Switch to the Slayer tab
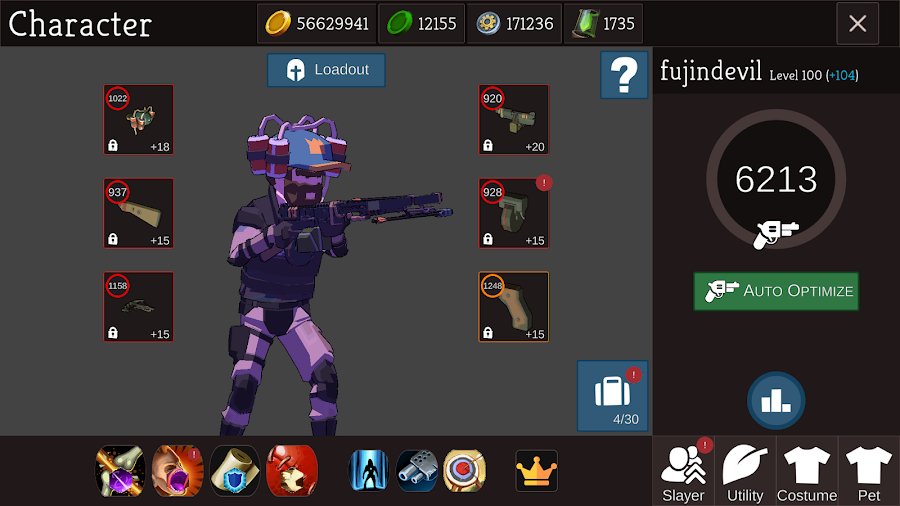900x506 pixels. (684, 471)
